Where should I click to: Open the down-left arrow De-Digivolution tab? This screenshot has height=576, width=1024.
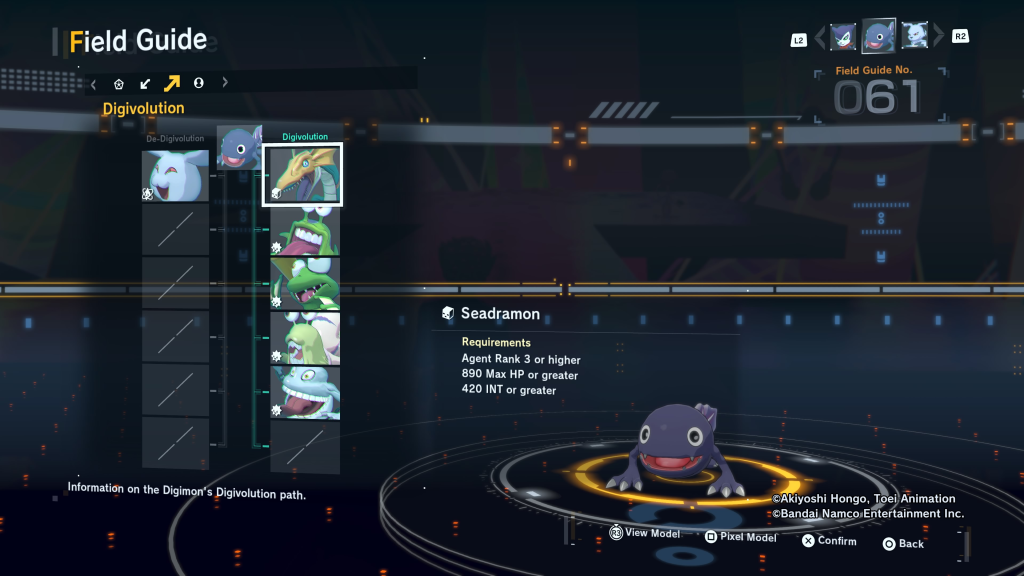(145, 84)
